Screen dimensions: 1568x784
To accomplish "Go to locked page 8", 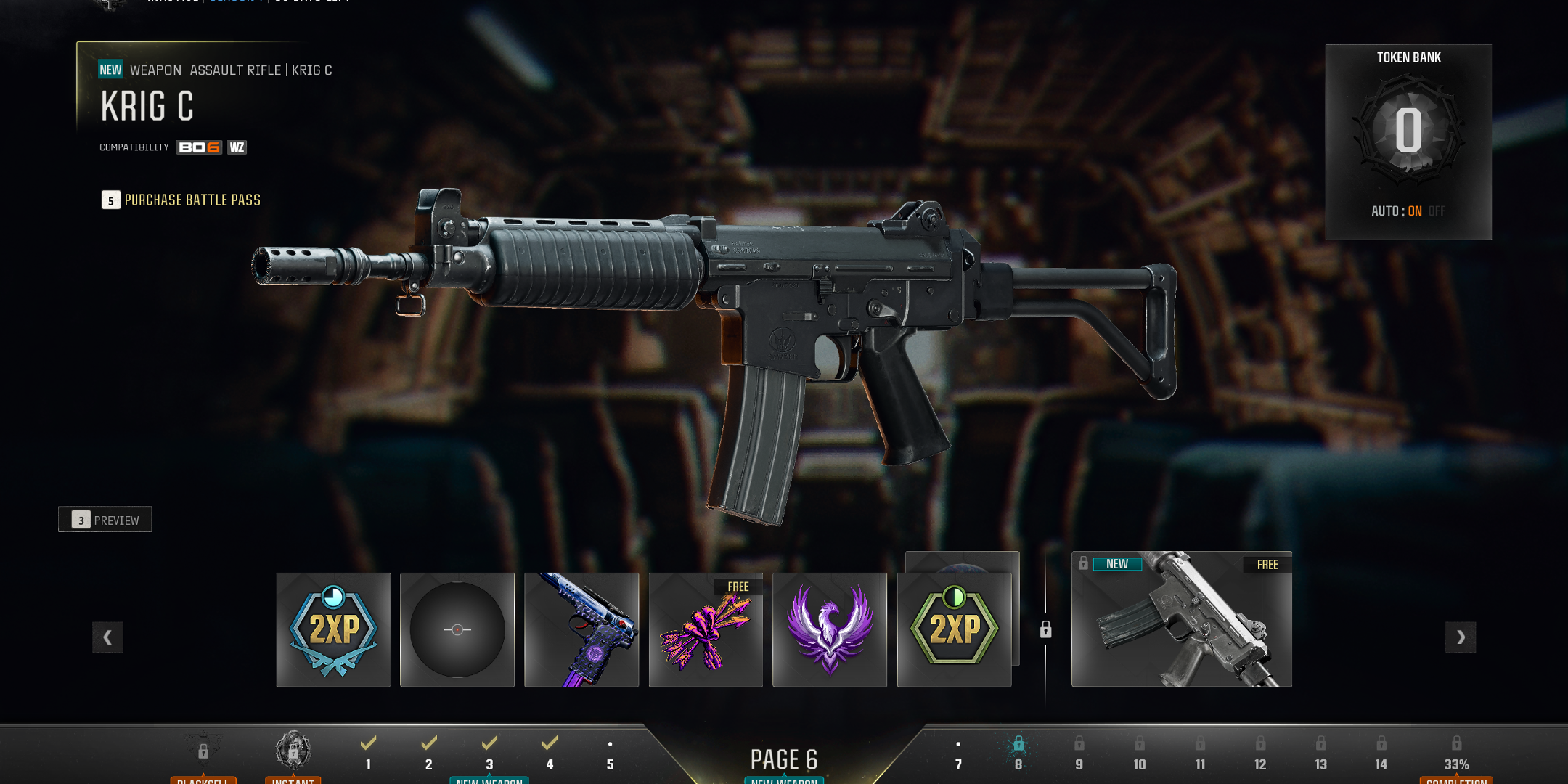I will point(1018,754).
